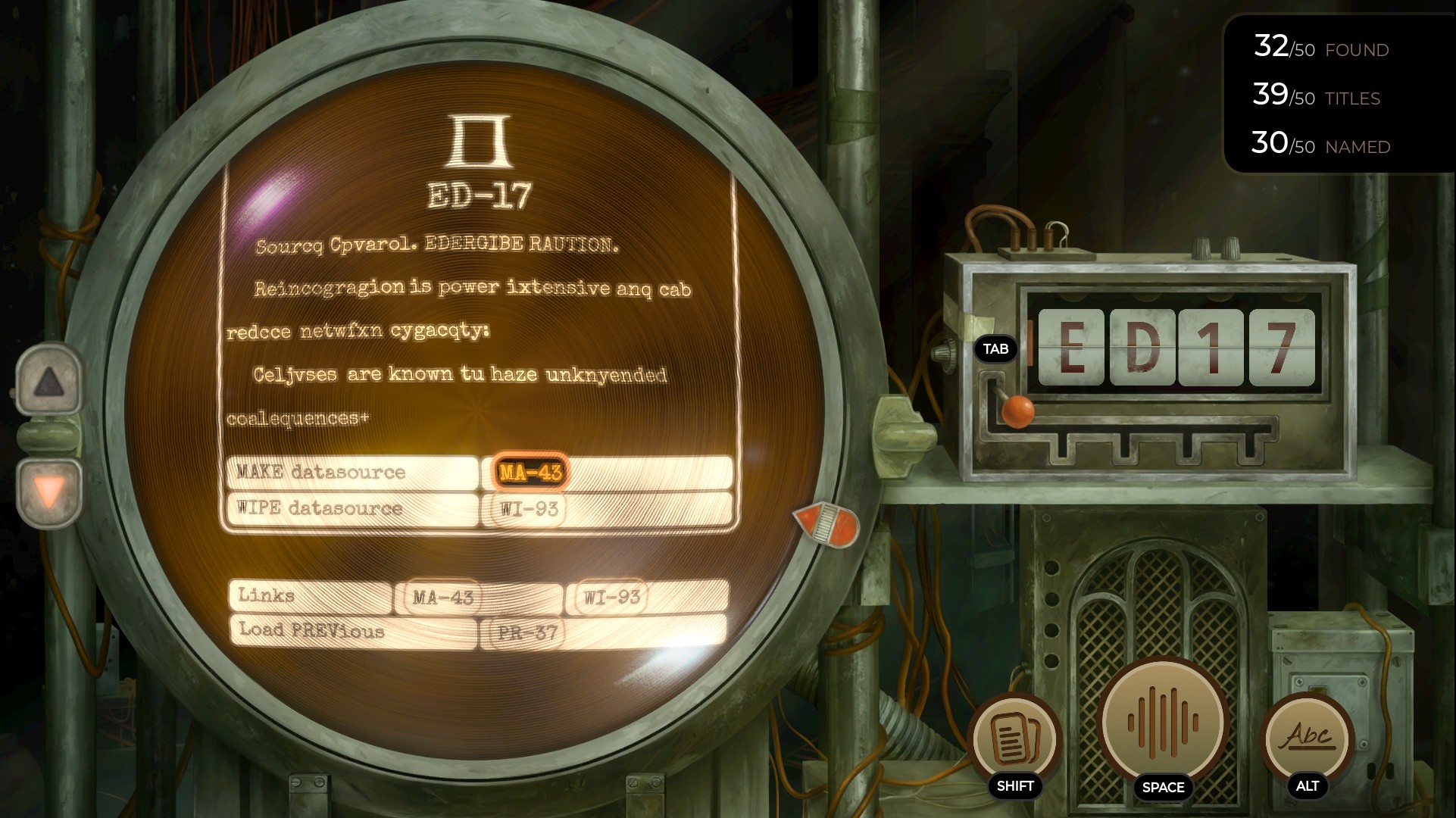Select the number 7 code dial
Viewport: 1456px width, 818px height.
pyautogui.click(x=1282, y=347)
